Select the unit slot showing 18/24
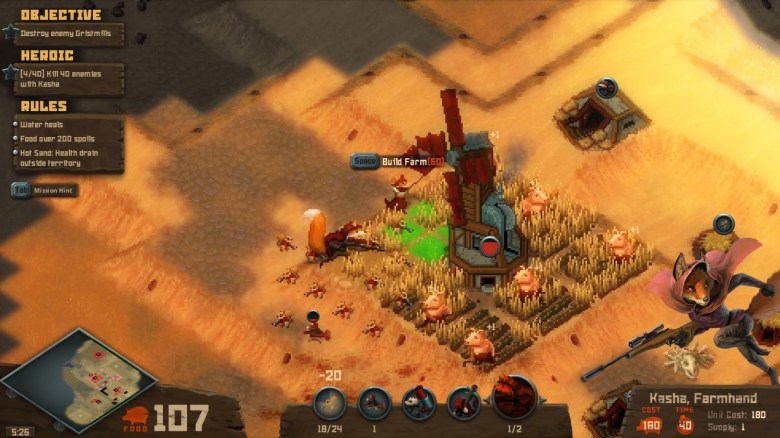The image size is (780, 438). [x=329, y=403]
